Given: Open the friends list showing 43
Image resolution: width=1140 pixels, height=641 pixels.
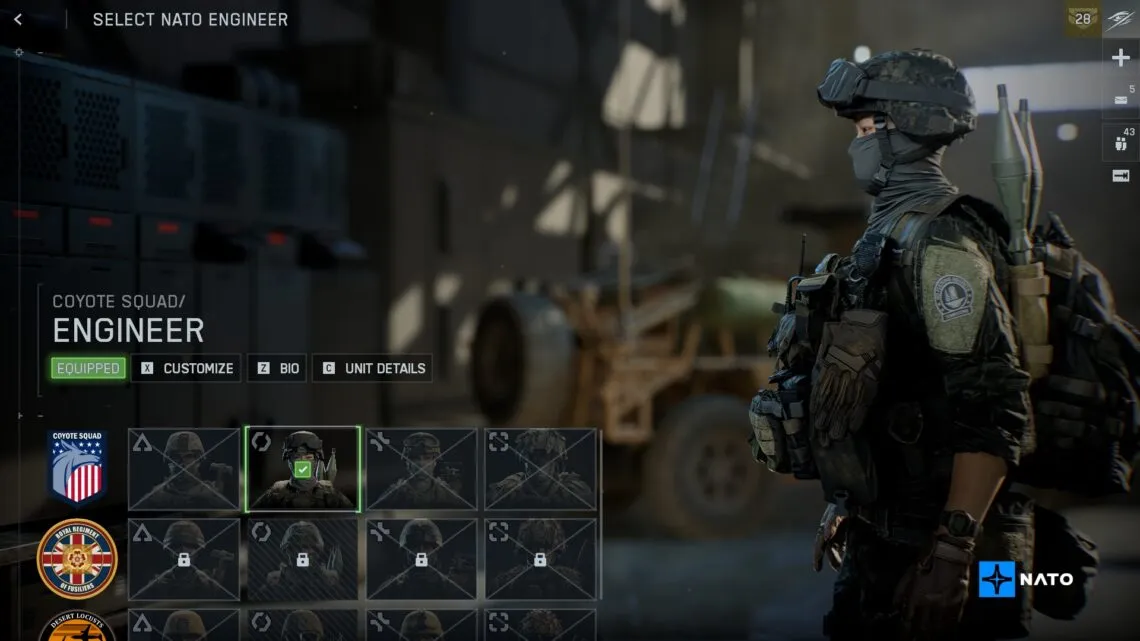Looking at the screenshot, I should coord(1121,141).
